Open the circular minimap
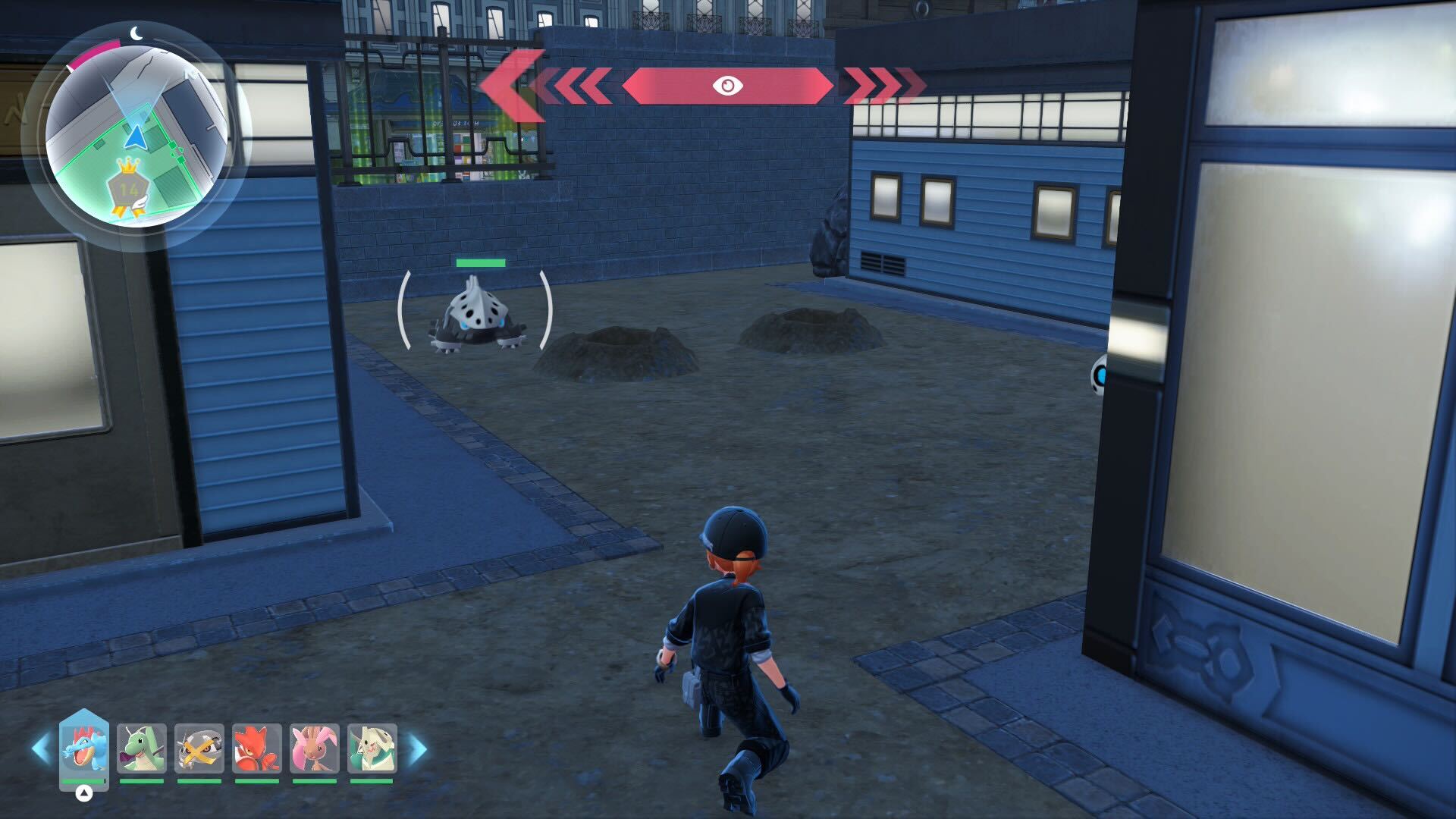Screen dimensions: 1456x819 (x=135, y=136)
